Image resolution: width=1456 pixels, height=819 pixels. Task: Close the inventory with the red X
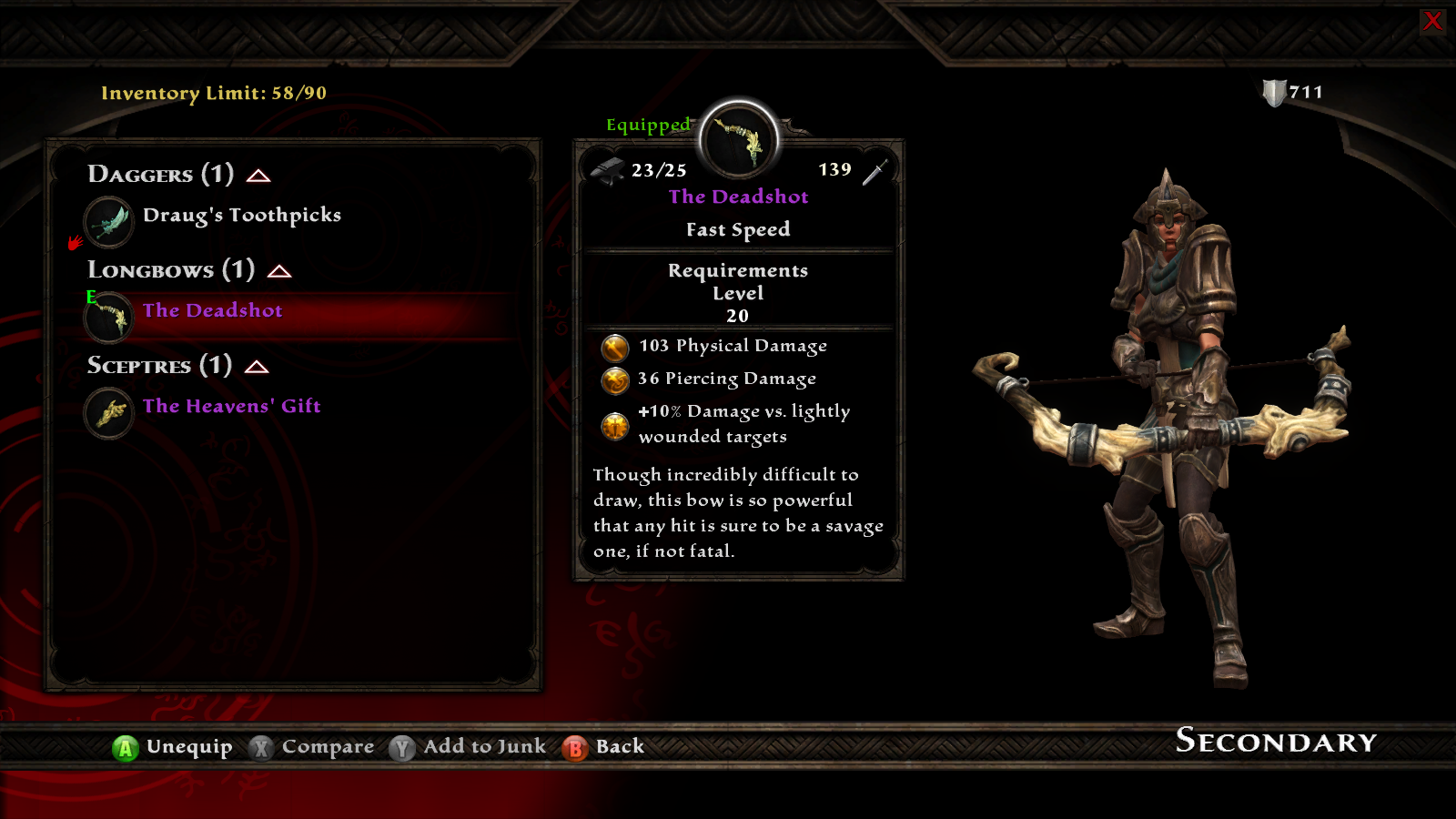coord(1432,21)
